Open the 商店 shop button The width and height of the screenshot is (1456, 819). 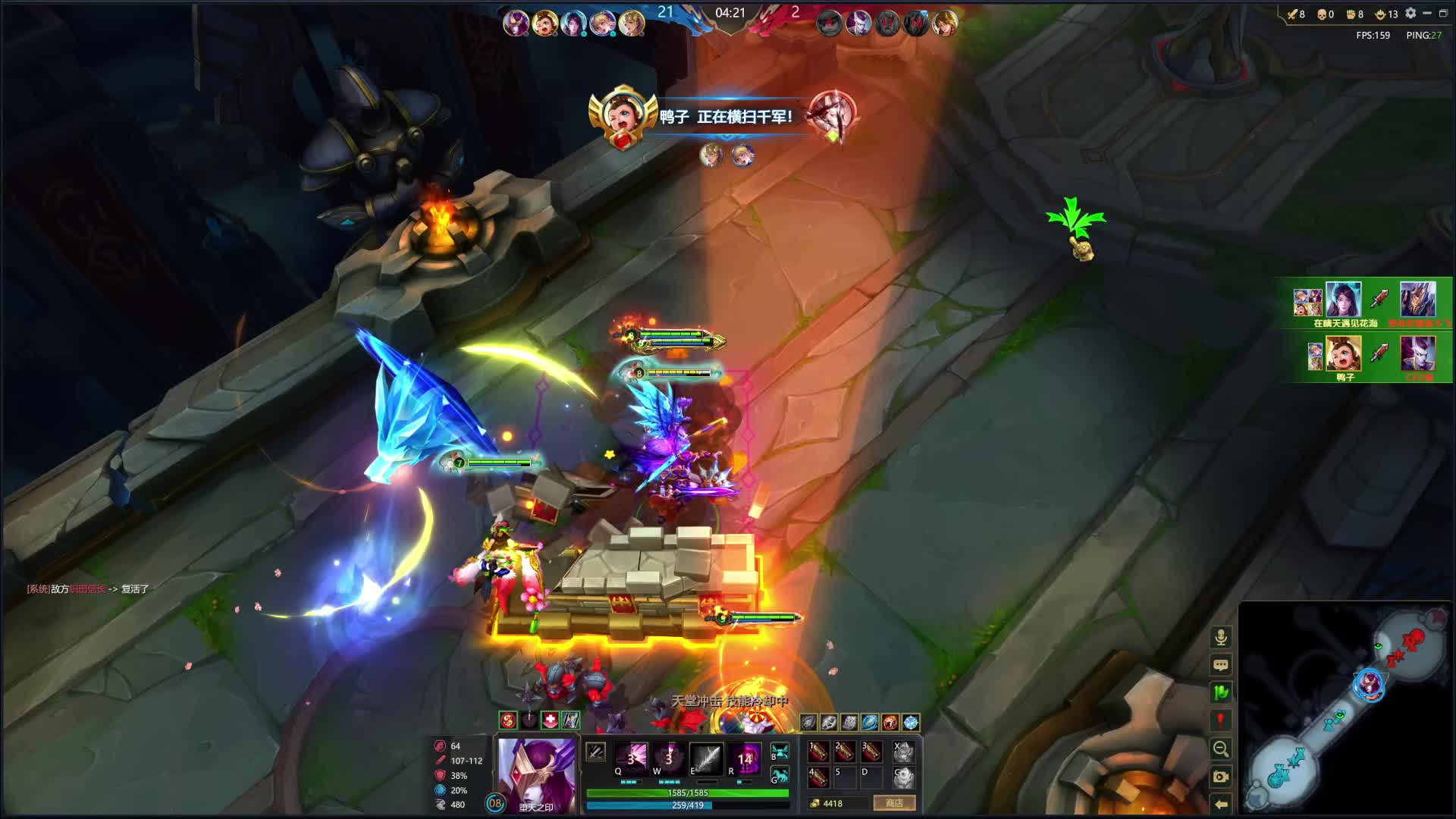coord(894,803)
